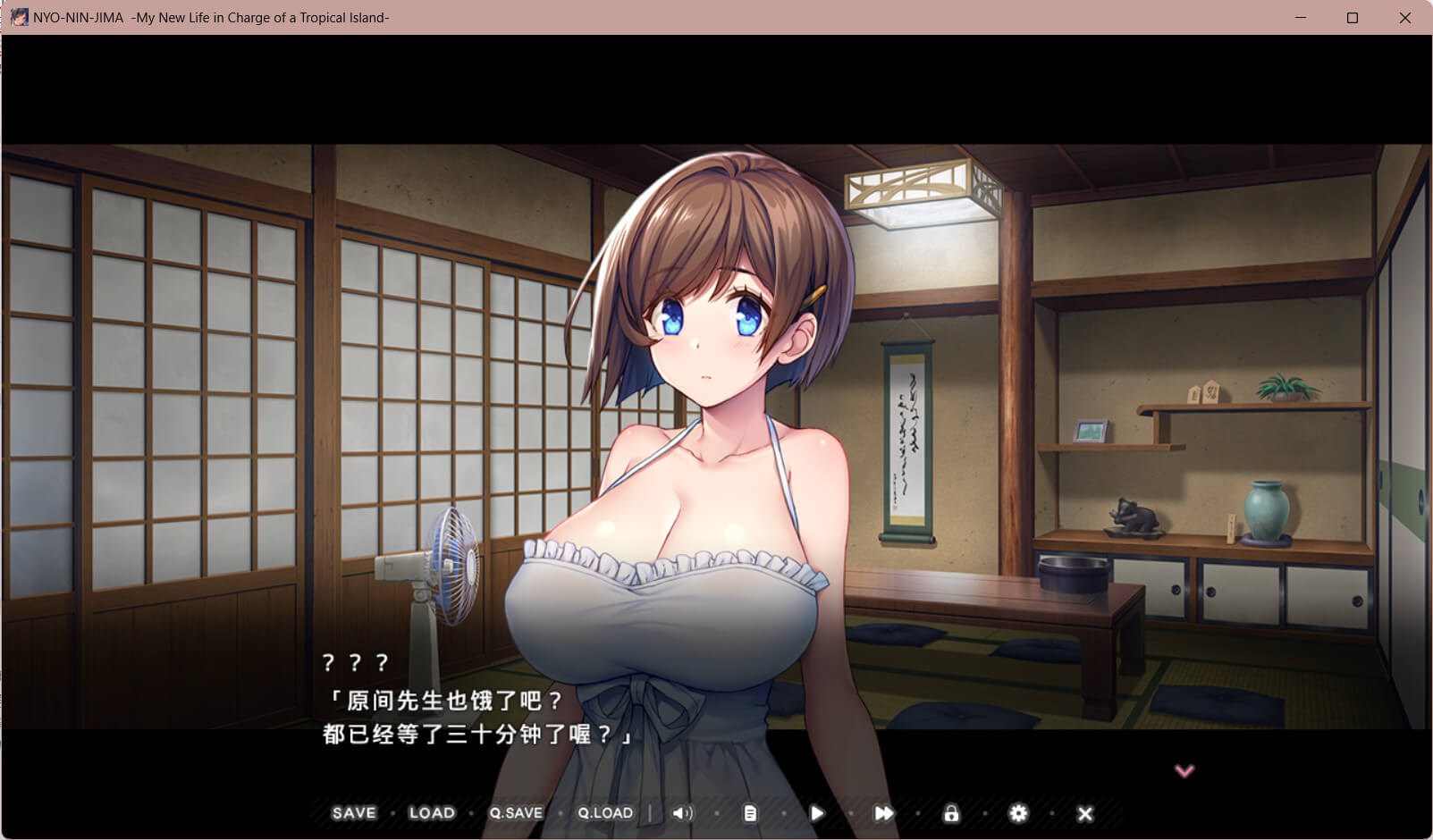Replay voice with the speaker icon

pyautogui.click(x=683, y=813)
